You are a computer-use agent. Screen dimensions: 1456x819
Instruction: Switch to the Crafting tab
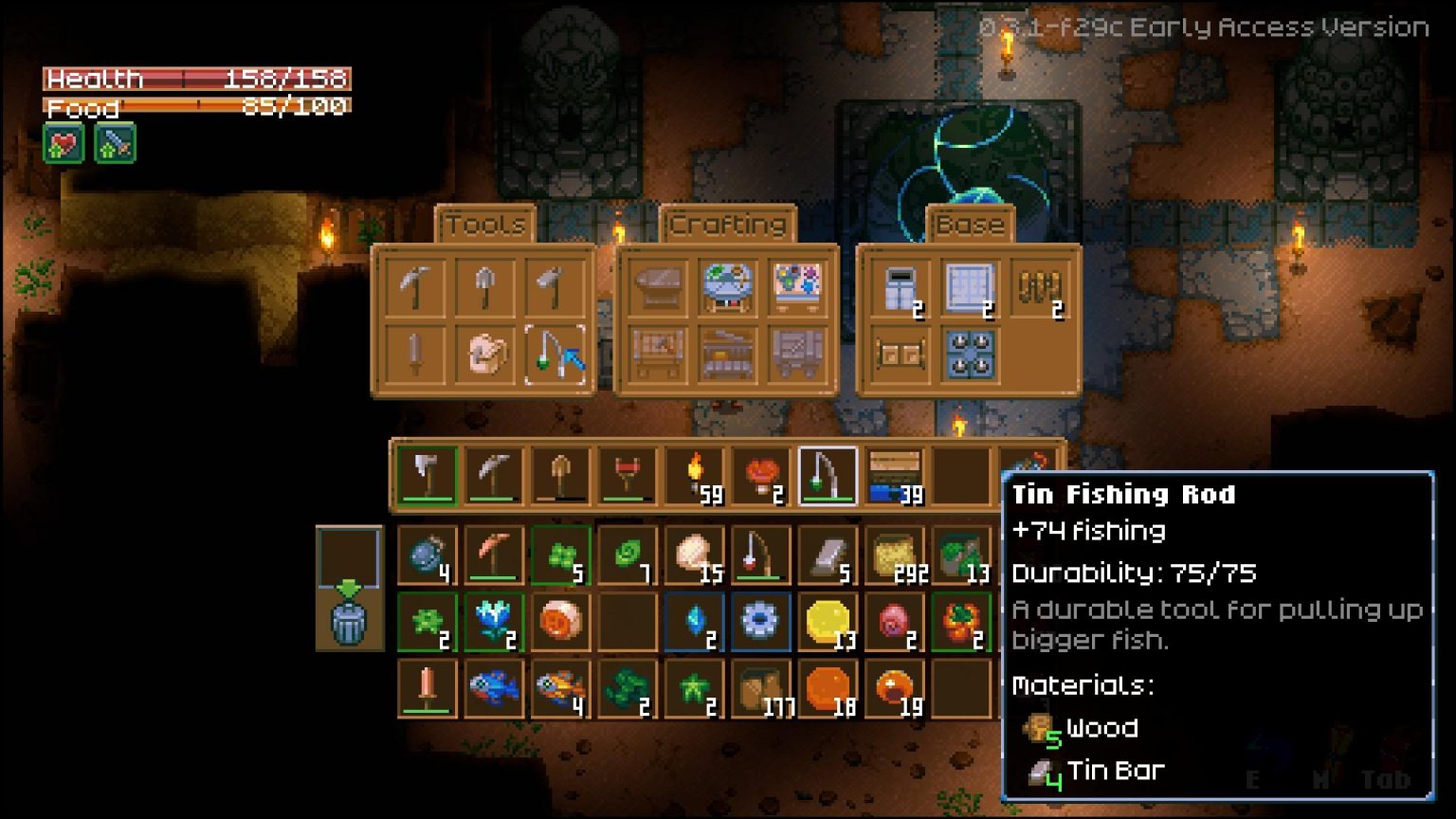tap(725, 225)
